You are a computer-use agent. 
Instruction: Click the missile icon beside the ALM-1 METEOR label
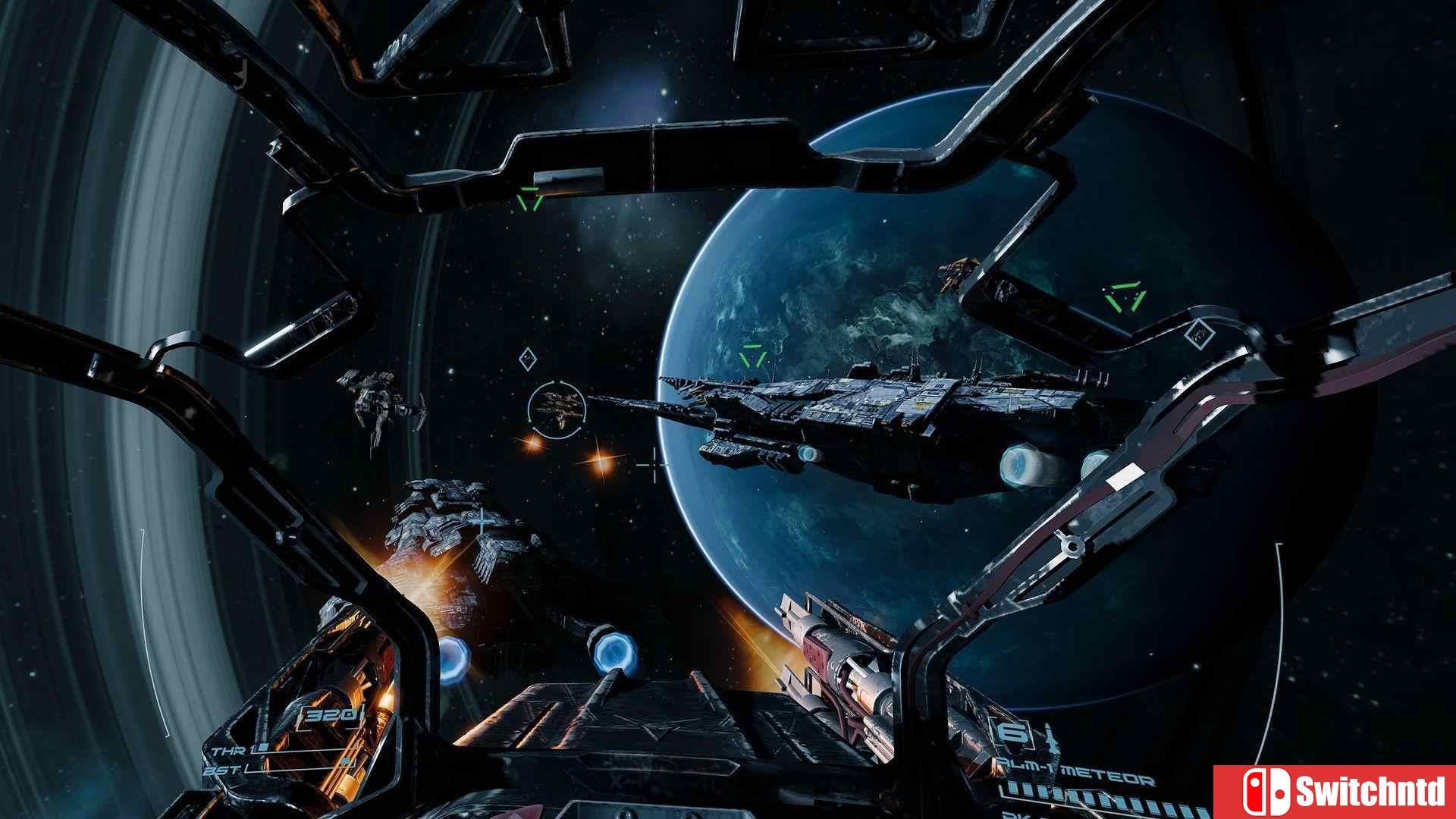[x=1052, y=739]
